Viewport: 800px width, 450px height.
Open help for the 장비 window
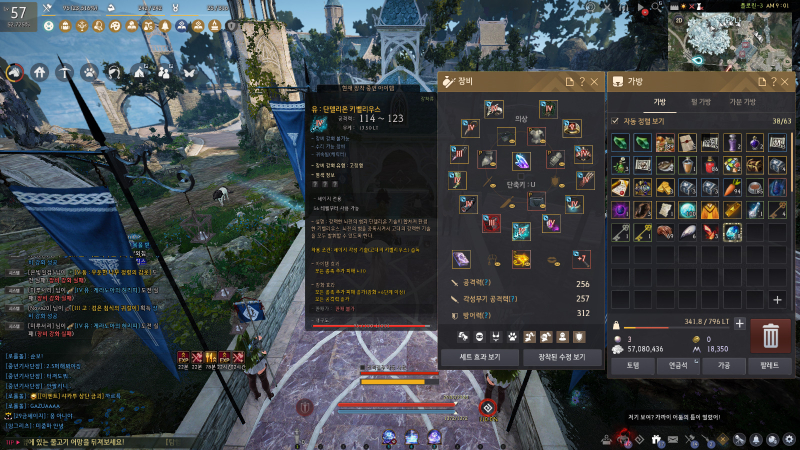[x=581, y=82]
